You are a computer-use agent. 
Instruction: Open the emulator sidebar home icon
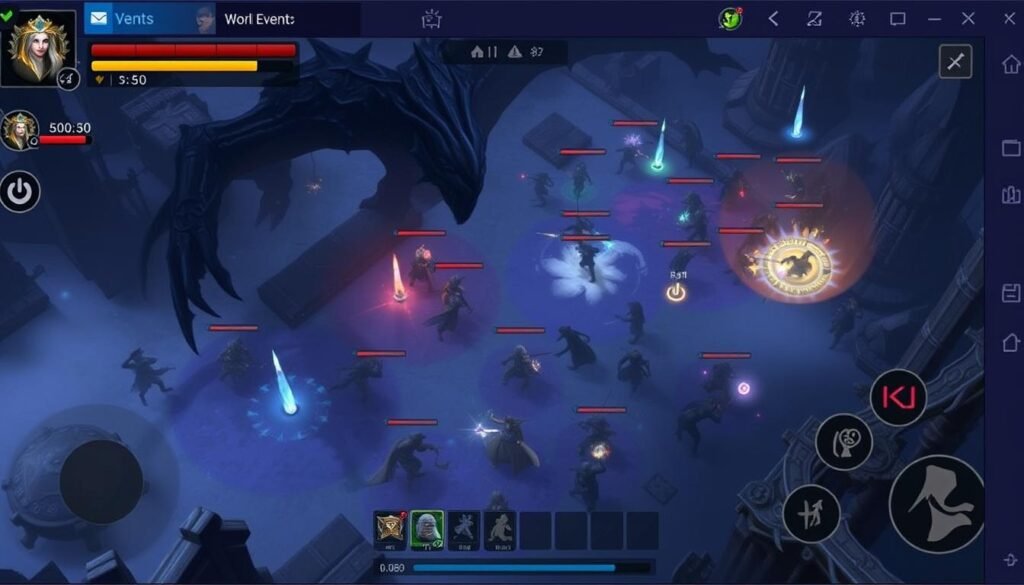point(1010,64)
